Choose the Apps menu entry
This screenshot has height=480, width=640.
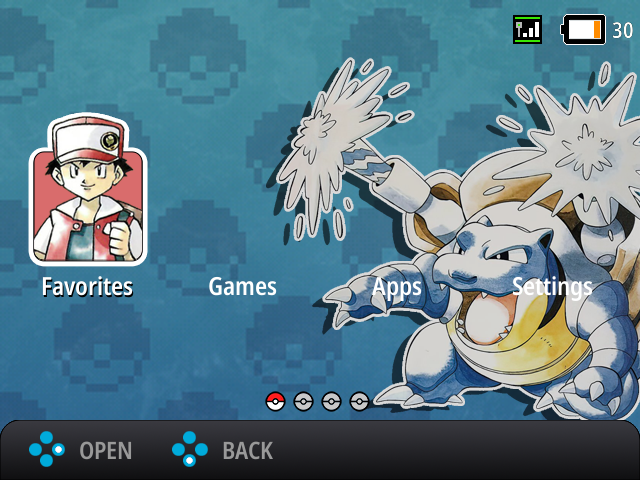[397, 288]
